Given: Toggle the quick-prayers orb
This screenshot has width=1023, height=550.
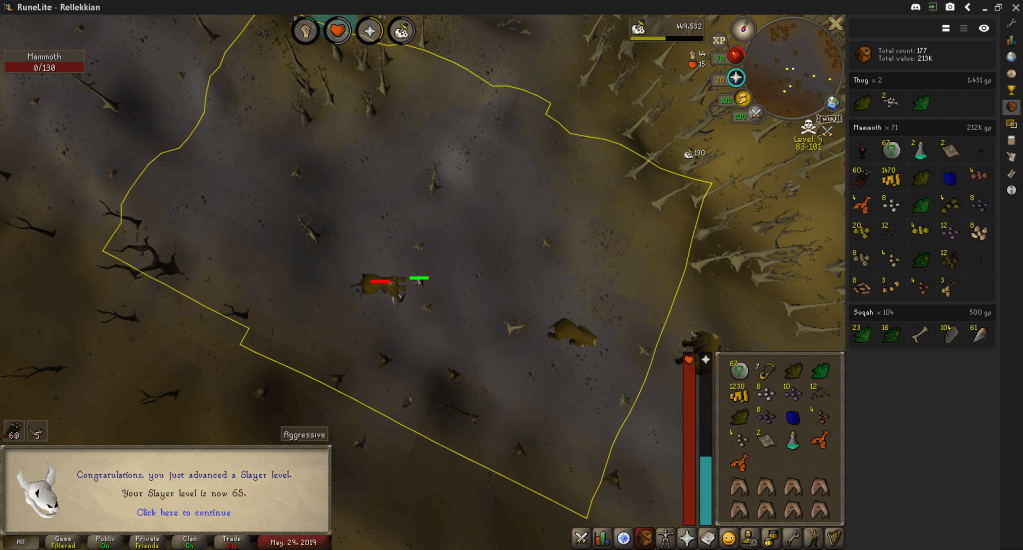Looking at the screenshot, I should (x=737, y=78).
